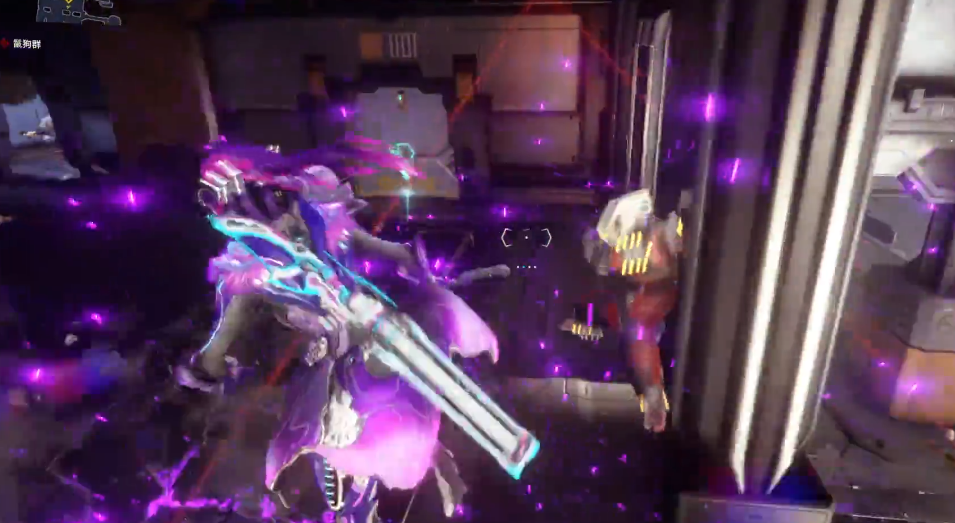The width and height of the screenshot is (955, 523).
Task: Select the 鬣狗群 objective tracker entry
Action: tap(26, 44)
